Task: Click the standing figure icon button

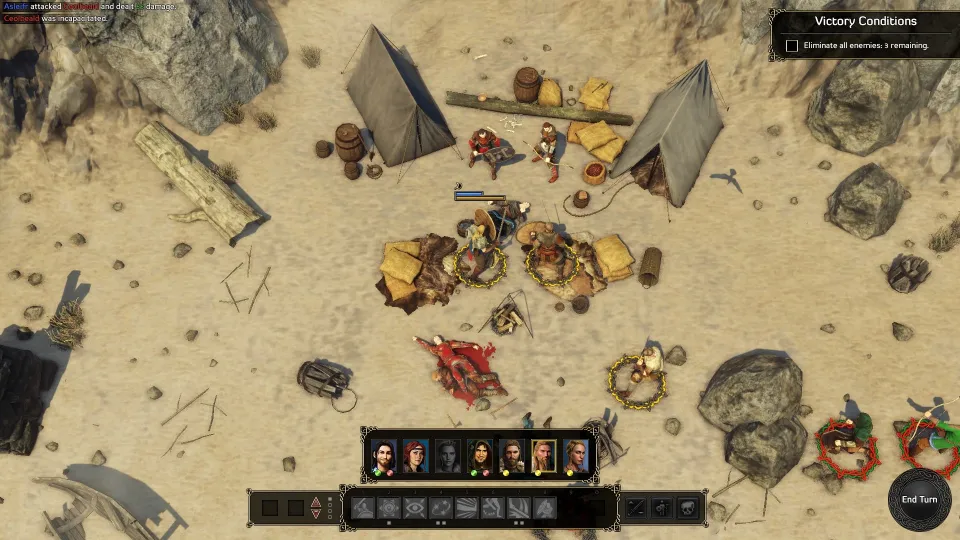Action: click(661, 507)
